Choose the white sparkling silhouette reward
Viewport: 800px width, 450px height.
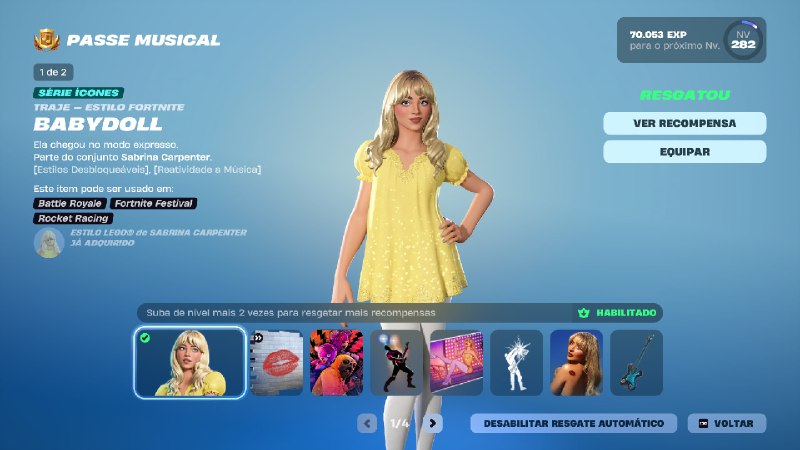(x=517, y=363)
